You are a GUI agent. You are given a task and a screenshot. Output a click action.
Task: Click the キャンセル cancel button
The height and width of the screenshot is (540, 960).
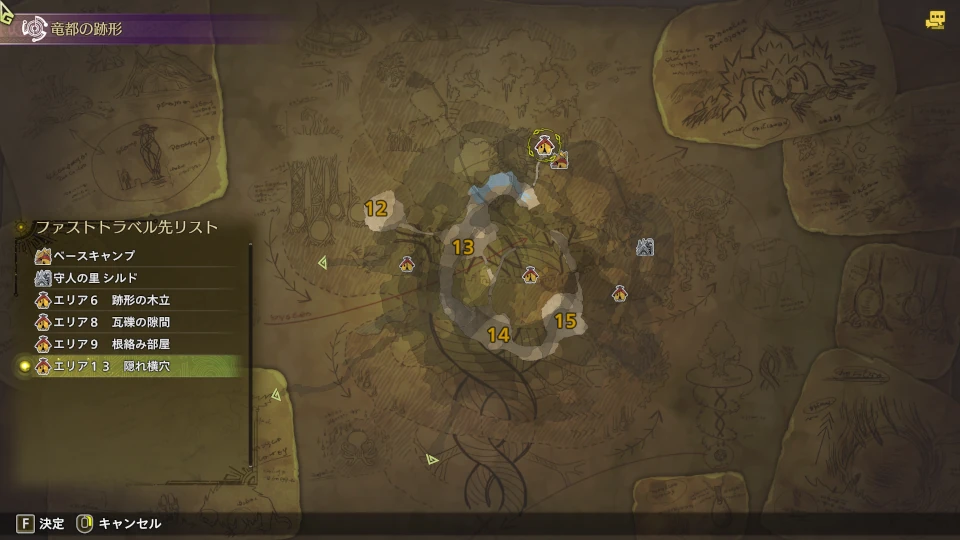tap(119, 523)
